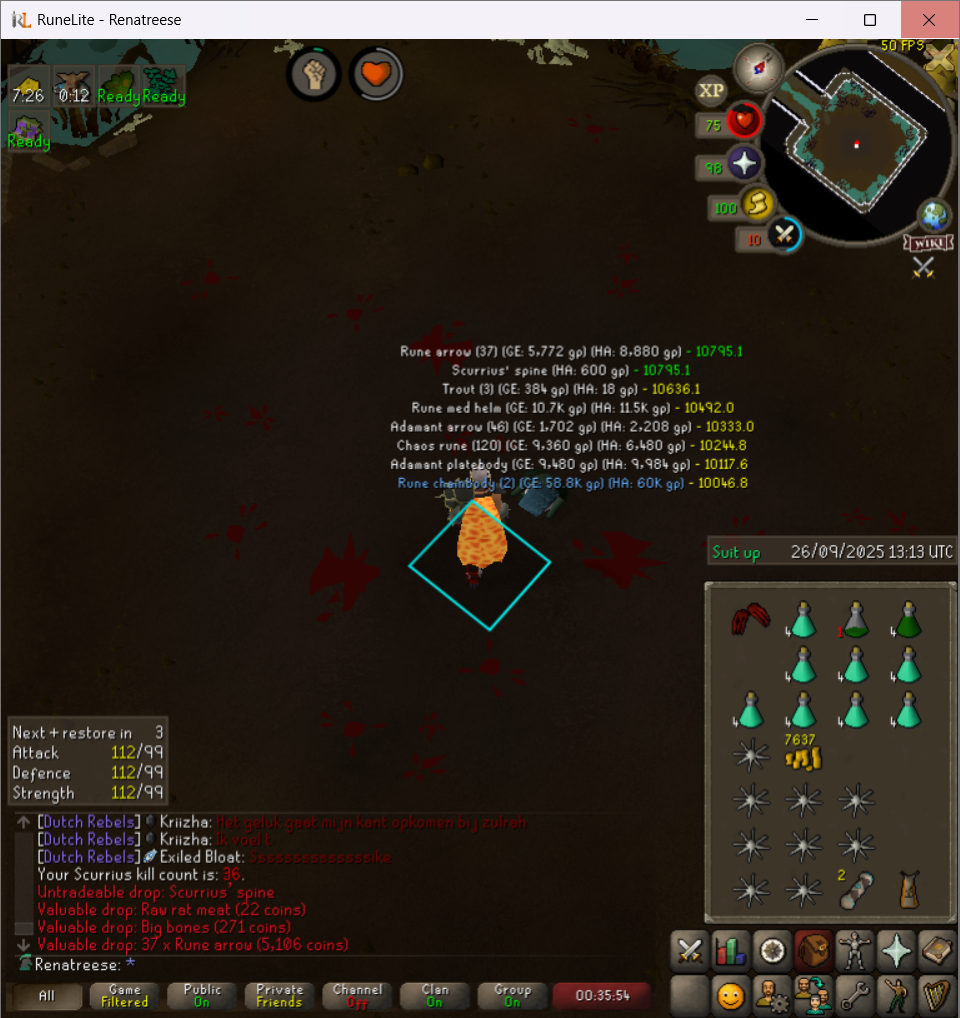Image resolution: width=960 pixels, height=1018 pixels.
Task: Show the Prayer tab
Action: [895, 951]
